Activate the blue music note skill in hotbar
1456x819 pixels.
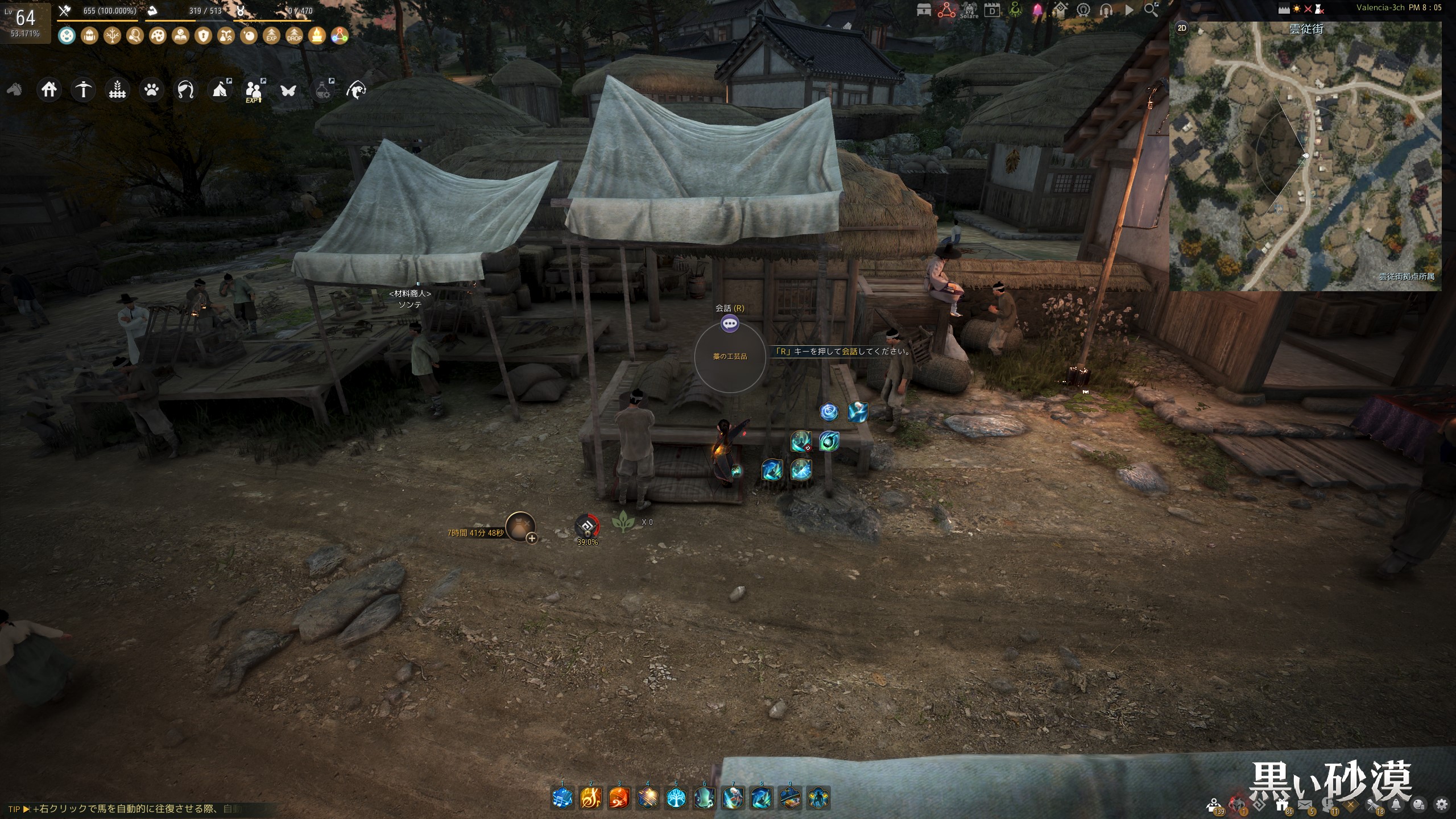[562, 799]
